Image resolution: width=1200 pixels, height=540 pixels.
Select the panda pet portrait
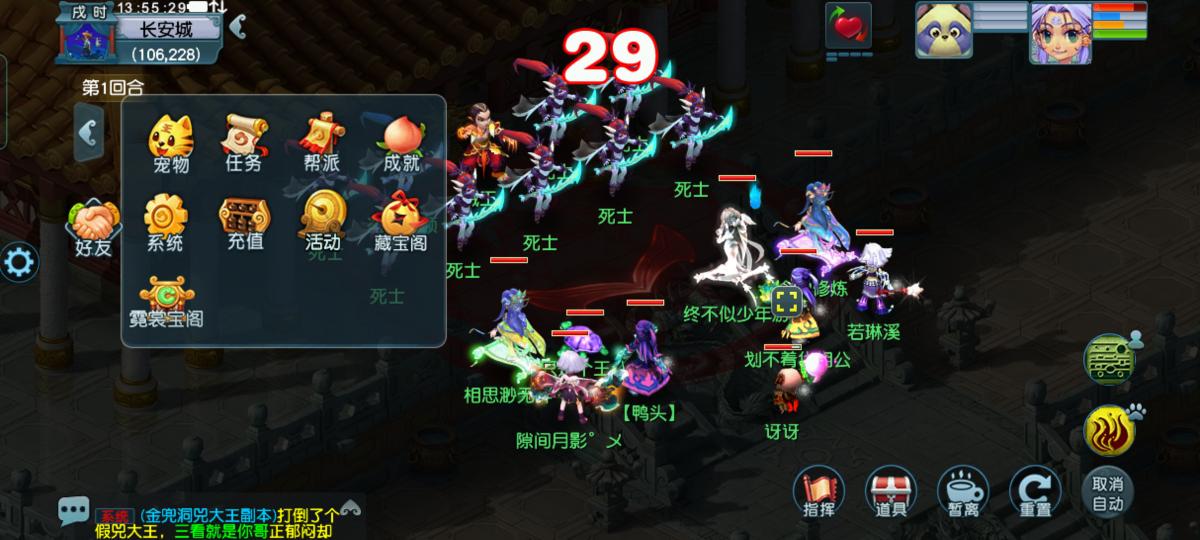tap(943, 29)
